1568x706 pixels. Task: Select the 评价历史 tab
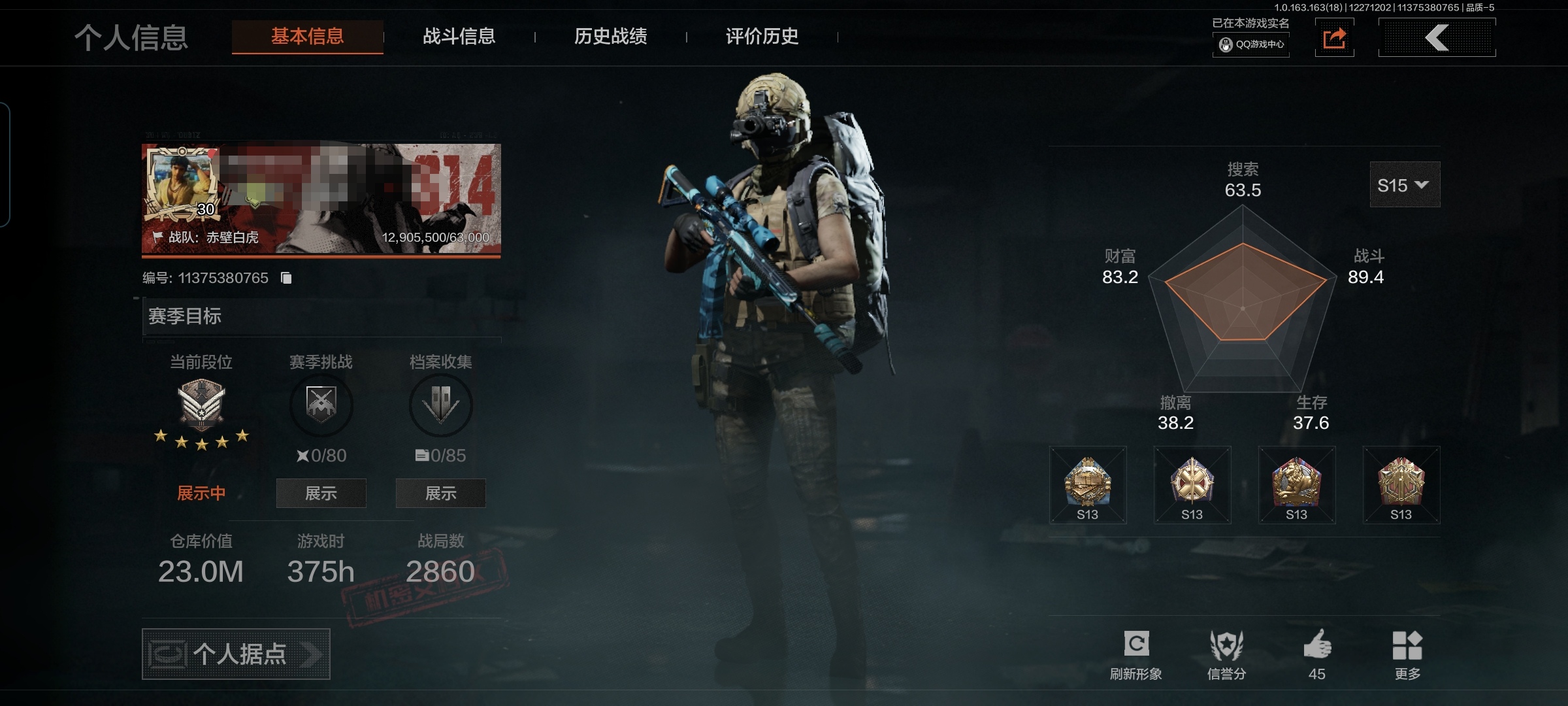(x=762, y=37)
